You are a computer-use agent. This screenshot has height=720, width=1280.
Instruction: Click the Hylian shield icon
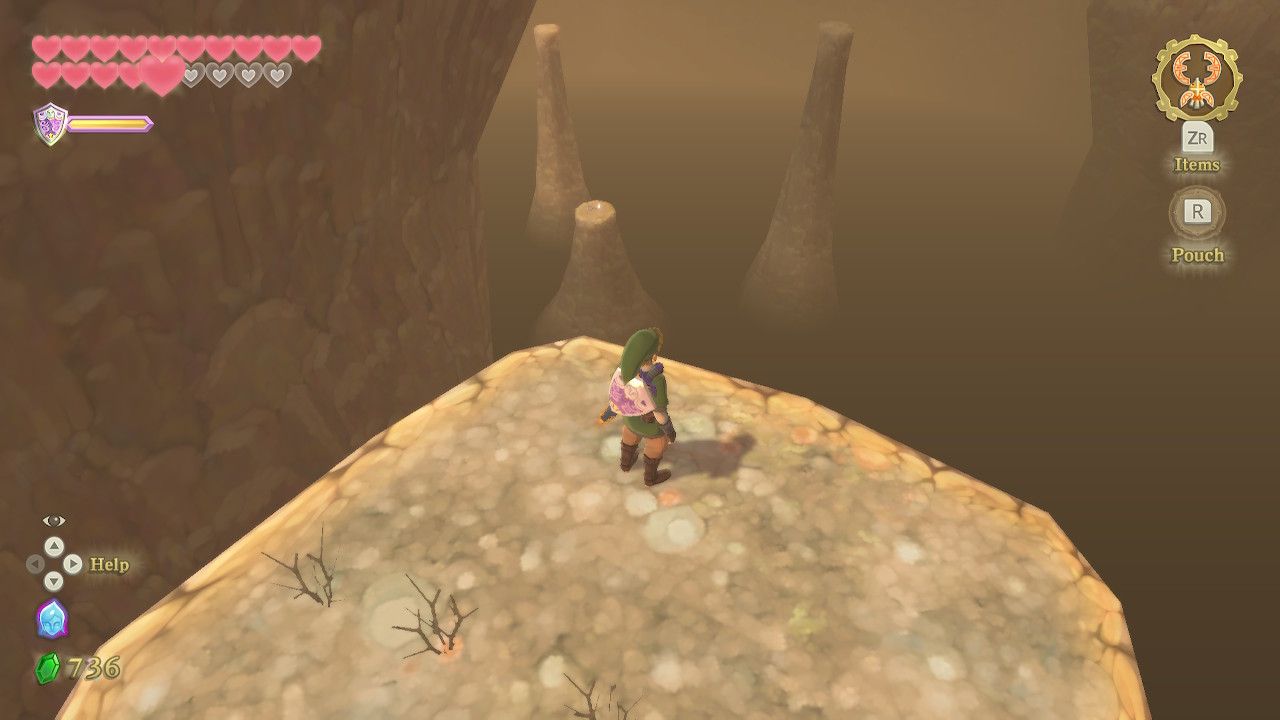click(50, 124)
